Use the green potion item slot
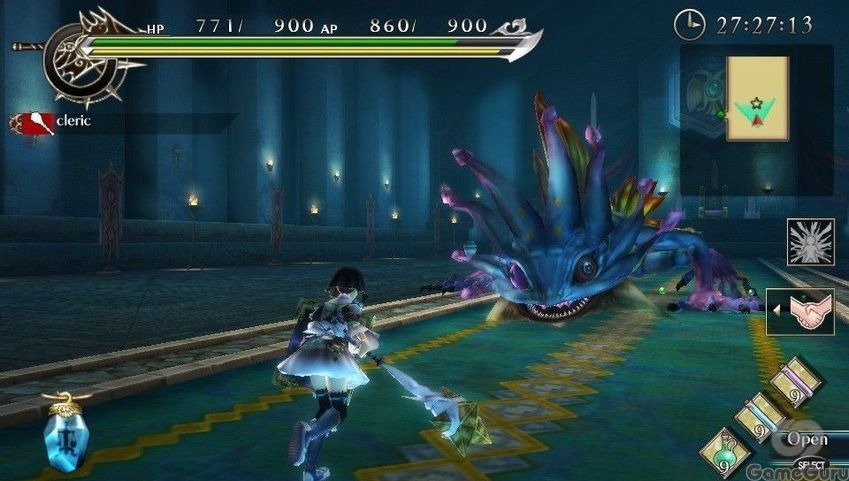This screenshot has height=481, width=849. click(x=725, y=452)
